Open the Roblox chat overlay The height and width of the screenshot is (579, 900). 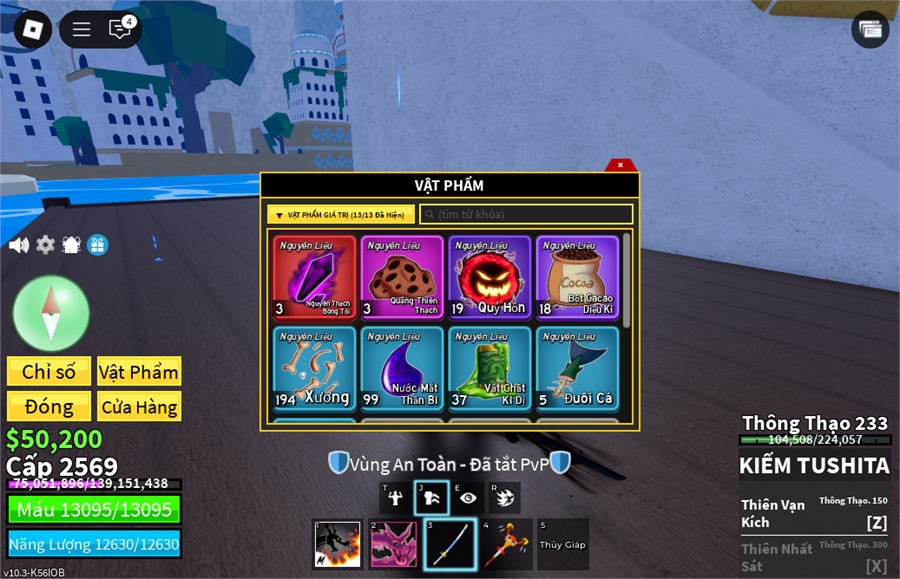(x=120, y=29)
